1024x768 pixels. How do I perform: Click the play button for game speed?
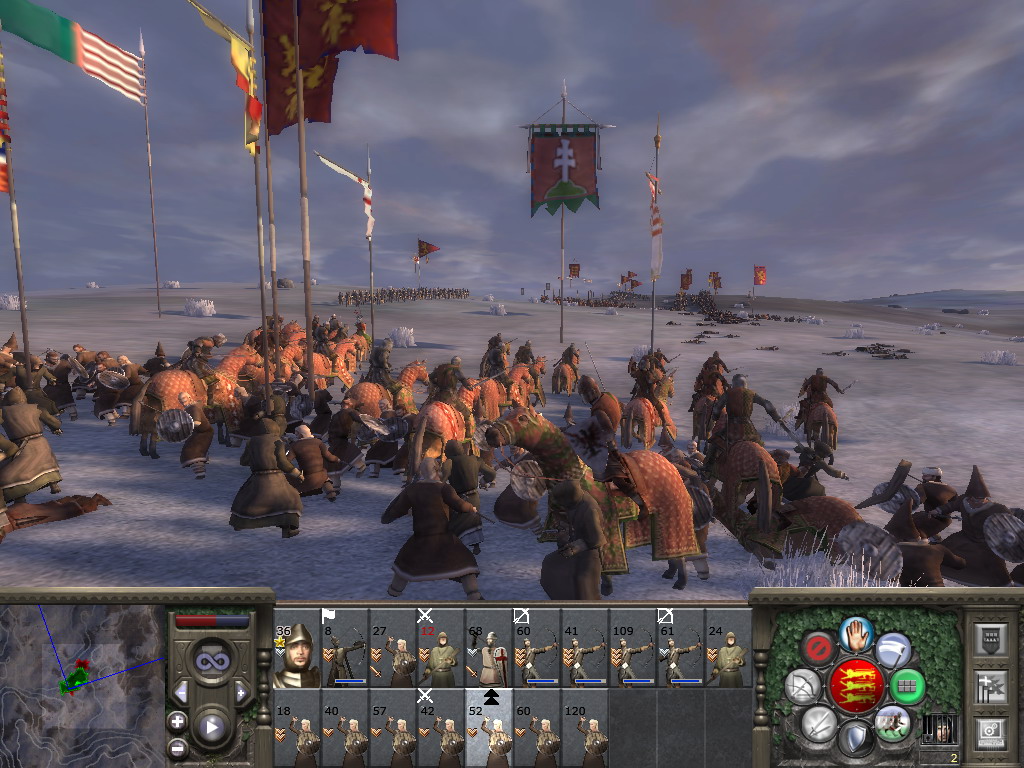pyautogui.click(x=211, y=727)
